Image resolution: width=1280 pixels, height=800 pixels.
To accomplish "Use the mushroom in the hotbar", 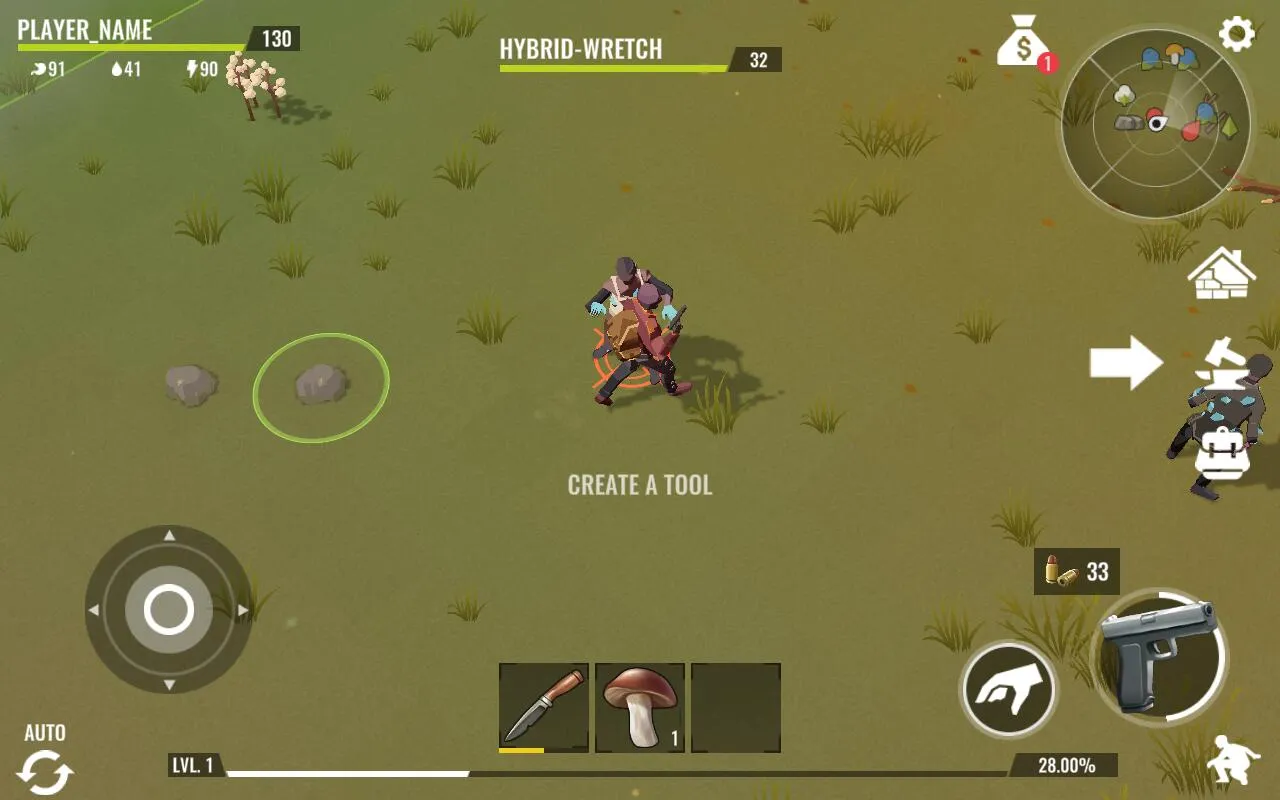I will [640, 707].
